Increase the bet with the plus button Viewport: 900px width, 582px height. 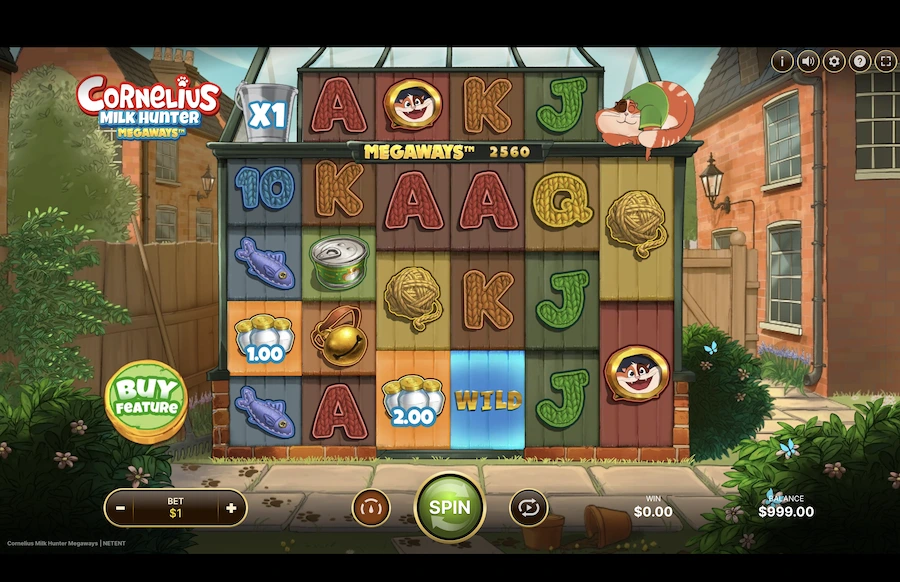[231, 508]
